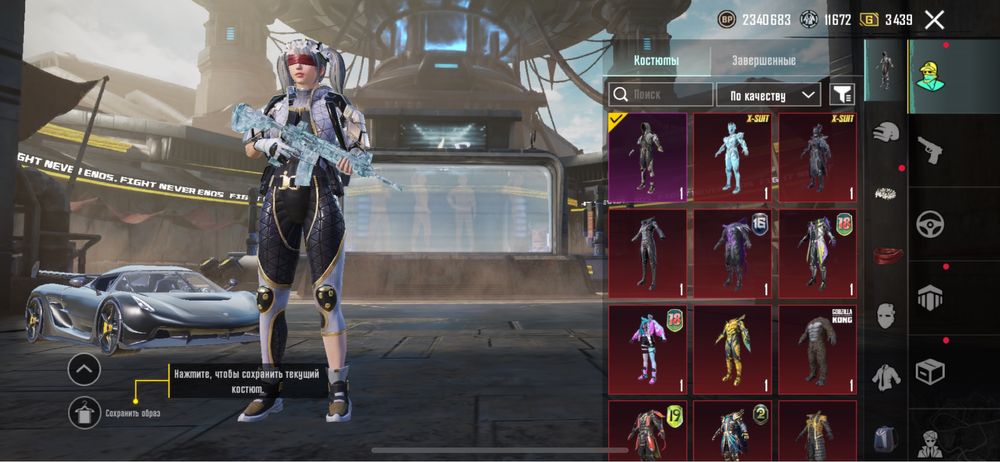This screenshot has height=462, width=1000.
Task: Switch to the Костюмы tab
Action: coord(656,61)
